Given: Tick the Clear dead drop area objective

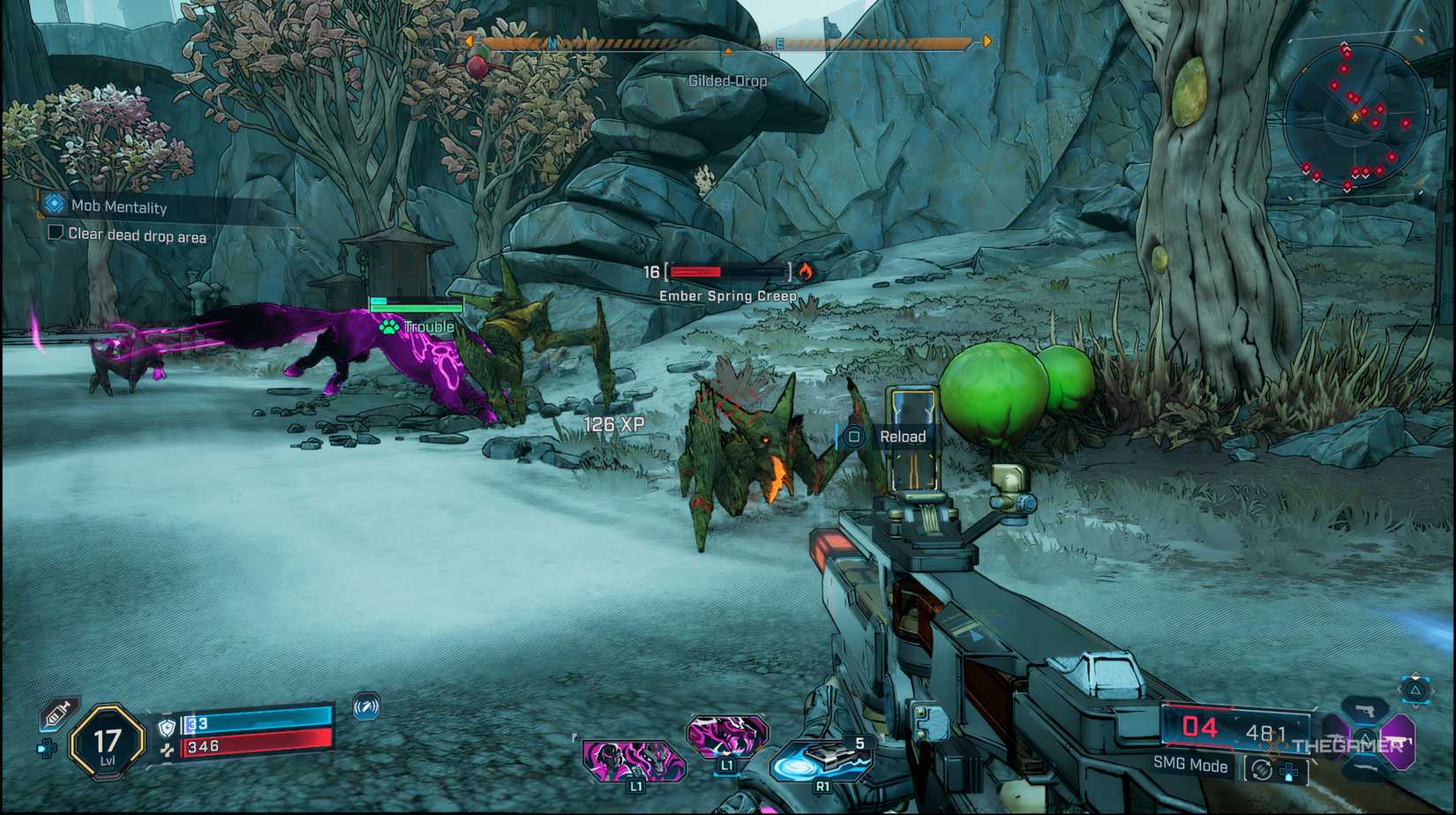Looking at the screenshot, I should coord(56,233).
